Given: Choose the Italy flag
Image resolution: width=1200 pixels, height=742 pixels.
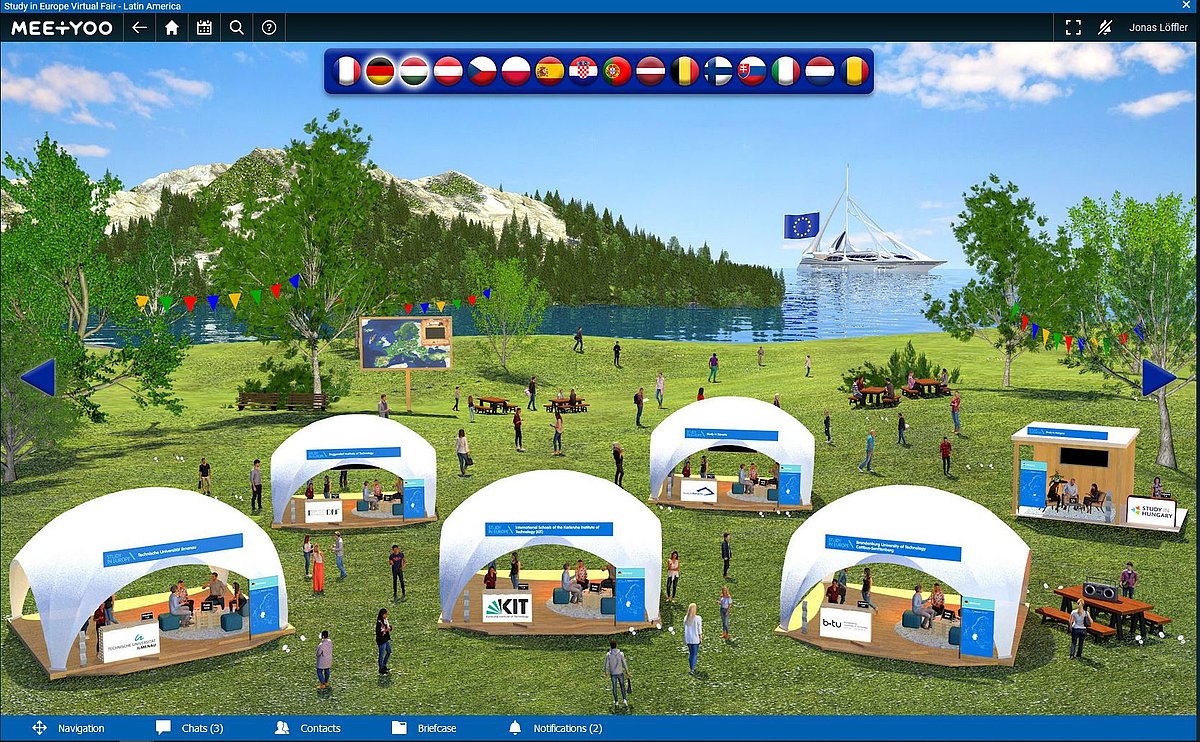Looking at the screenshot, I should tap(786, 71).
